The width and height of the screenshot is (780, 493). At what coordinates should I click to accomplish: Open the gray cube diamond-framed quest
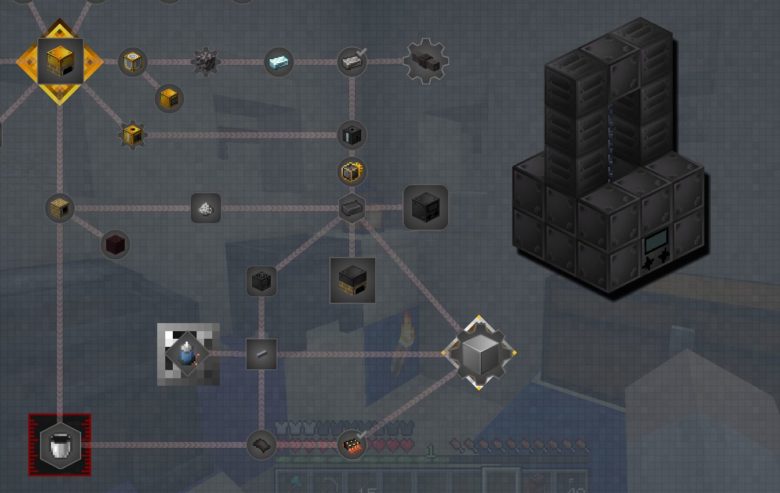[479, 353]
